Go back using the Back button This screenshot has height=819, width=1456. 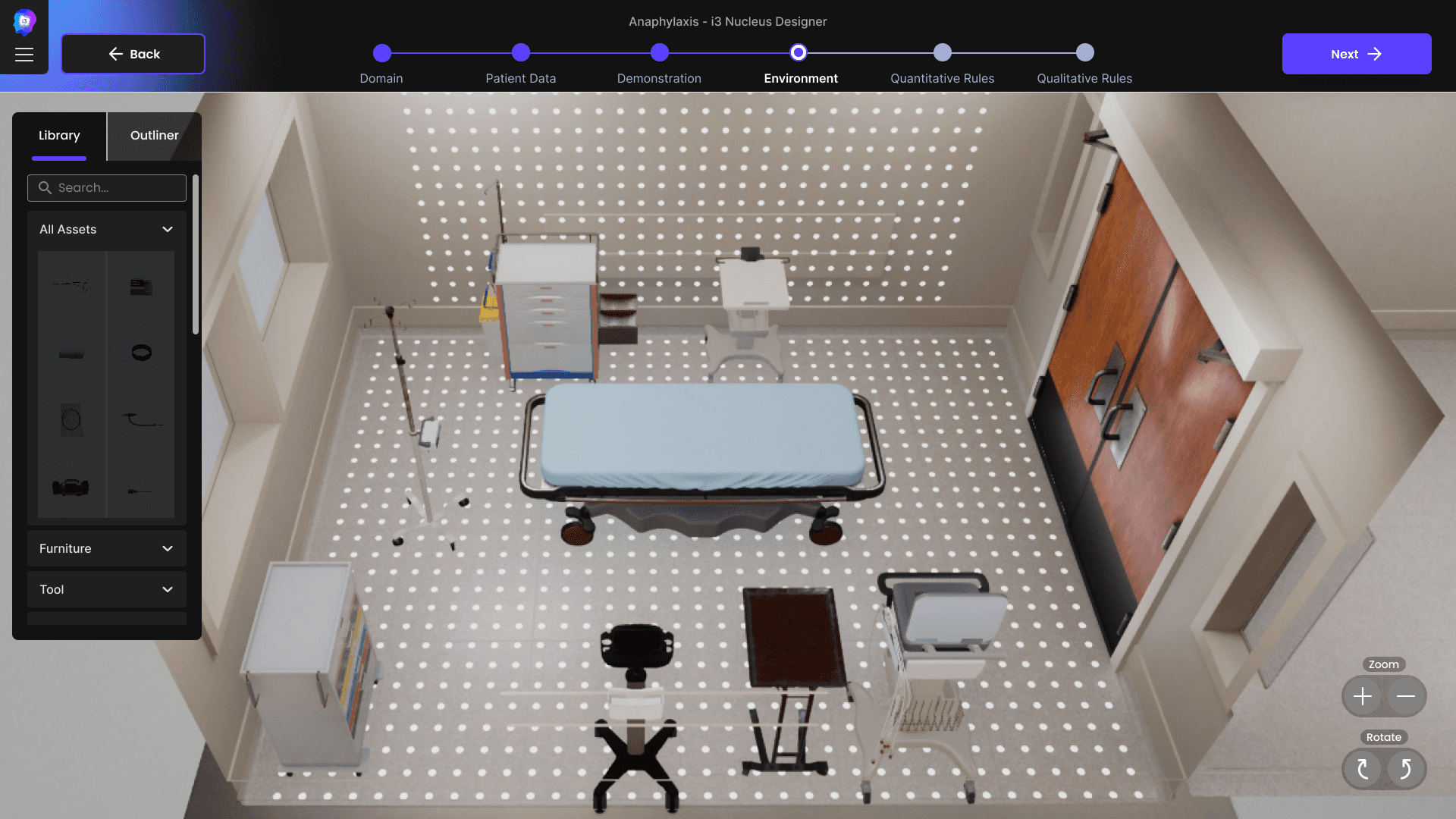(133, 54)
